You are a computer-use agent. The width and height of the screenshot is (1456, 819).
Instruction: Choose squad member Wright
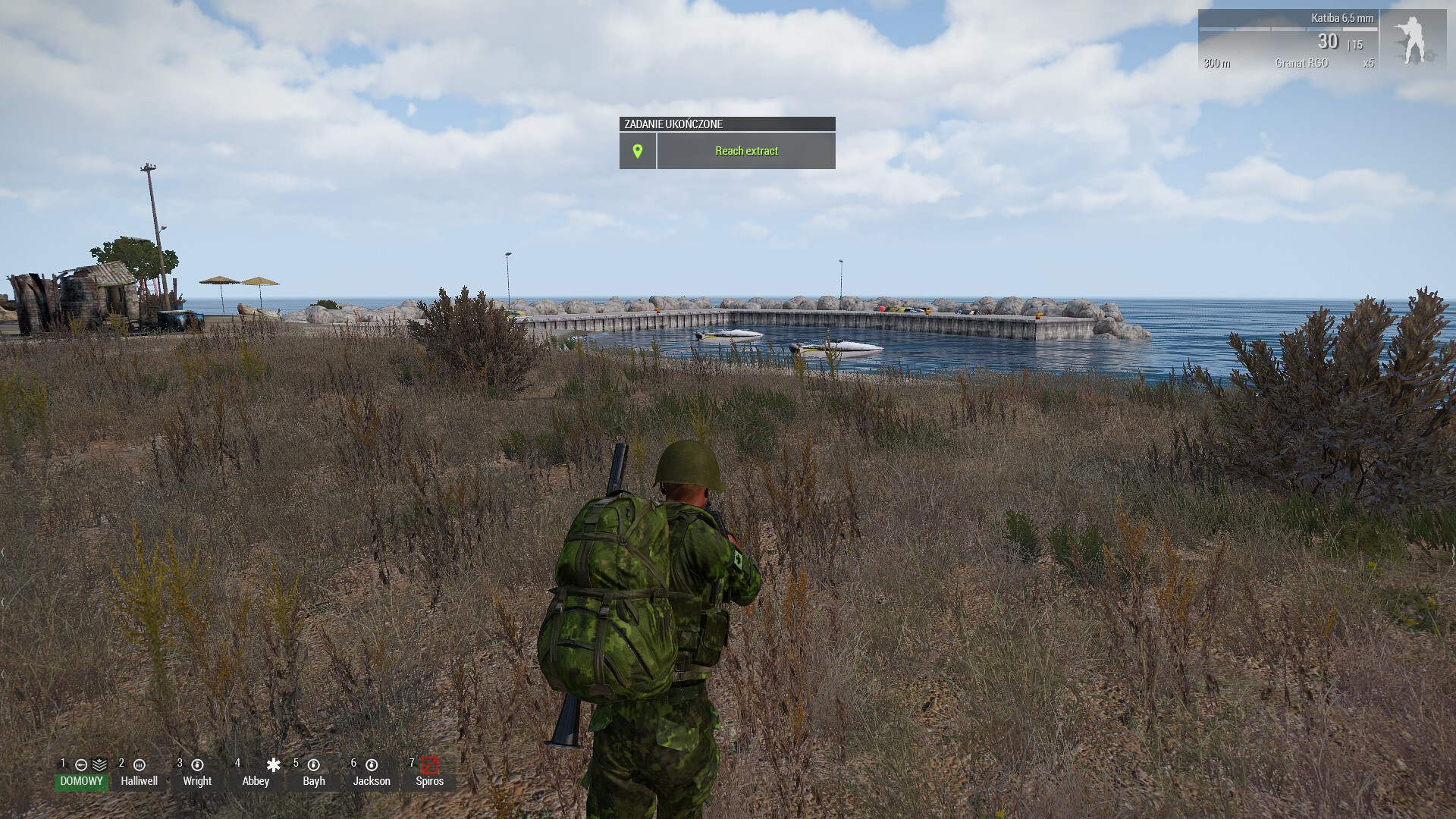point(197,780)
